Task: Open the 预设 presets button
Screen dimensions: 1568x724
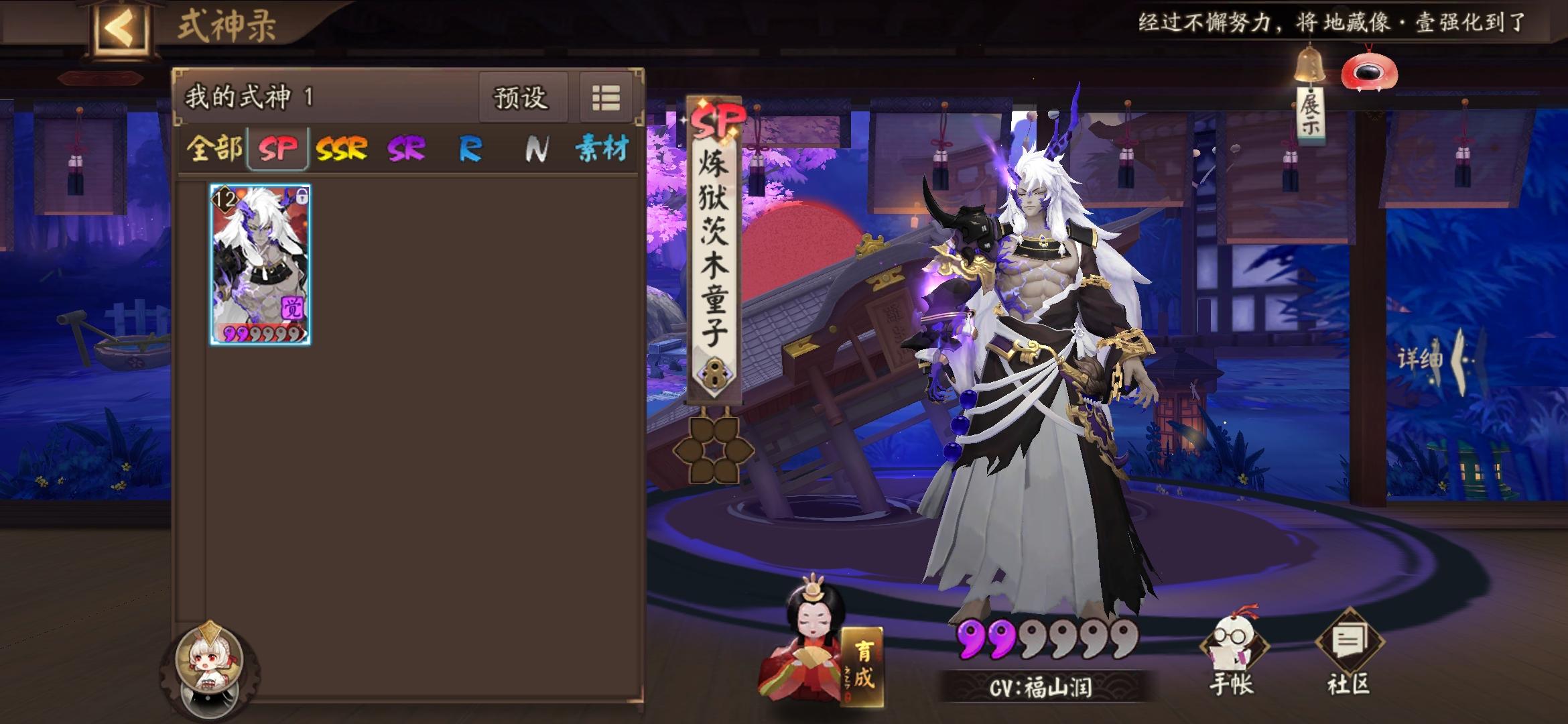Action: [522, 97]
